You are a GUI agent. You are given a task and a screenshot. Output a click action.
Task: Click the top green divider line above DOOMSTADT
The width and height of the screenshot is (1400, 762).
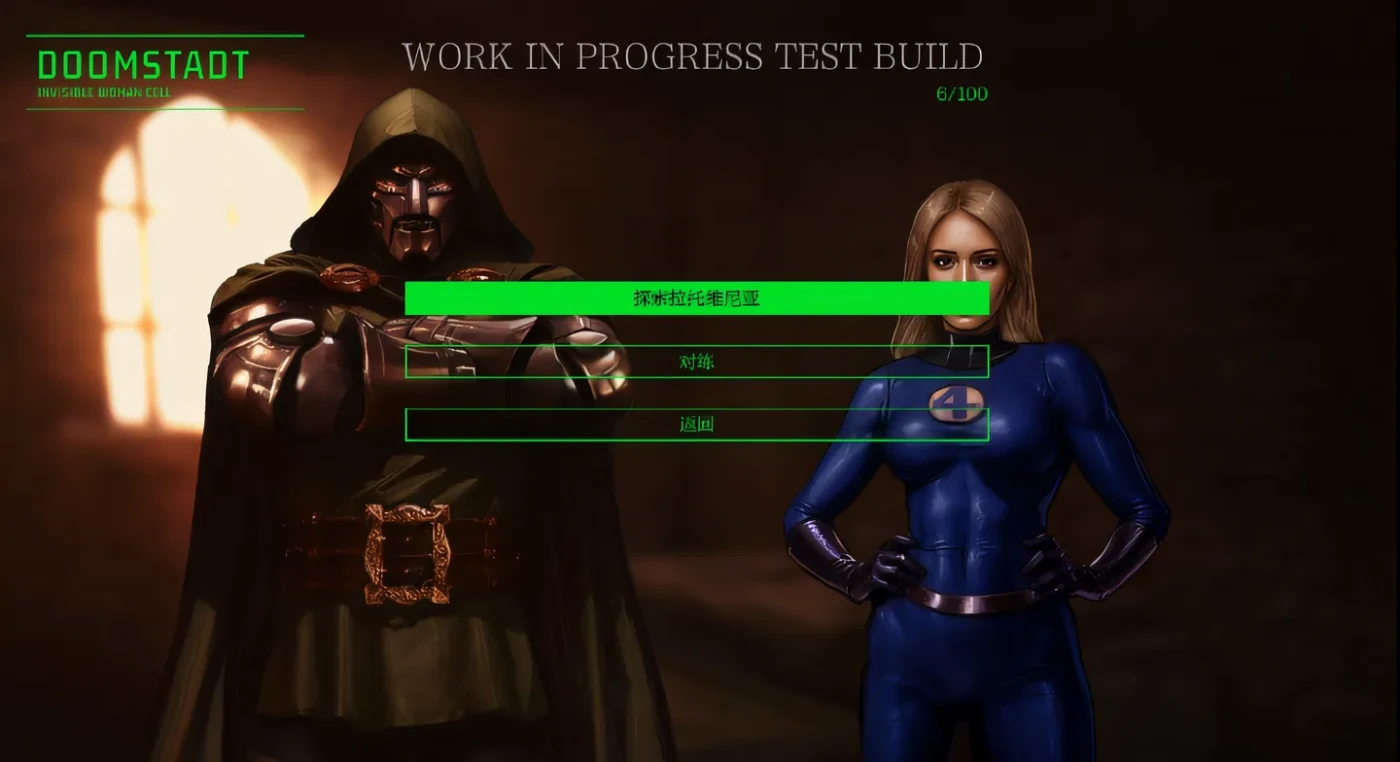pos(165,36)
